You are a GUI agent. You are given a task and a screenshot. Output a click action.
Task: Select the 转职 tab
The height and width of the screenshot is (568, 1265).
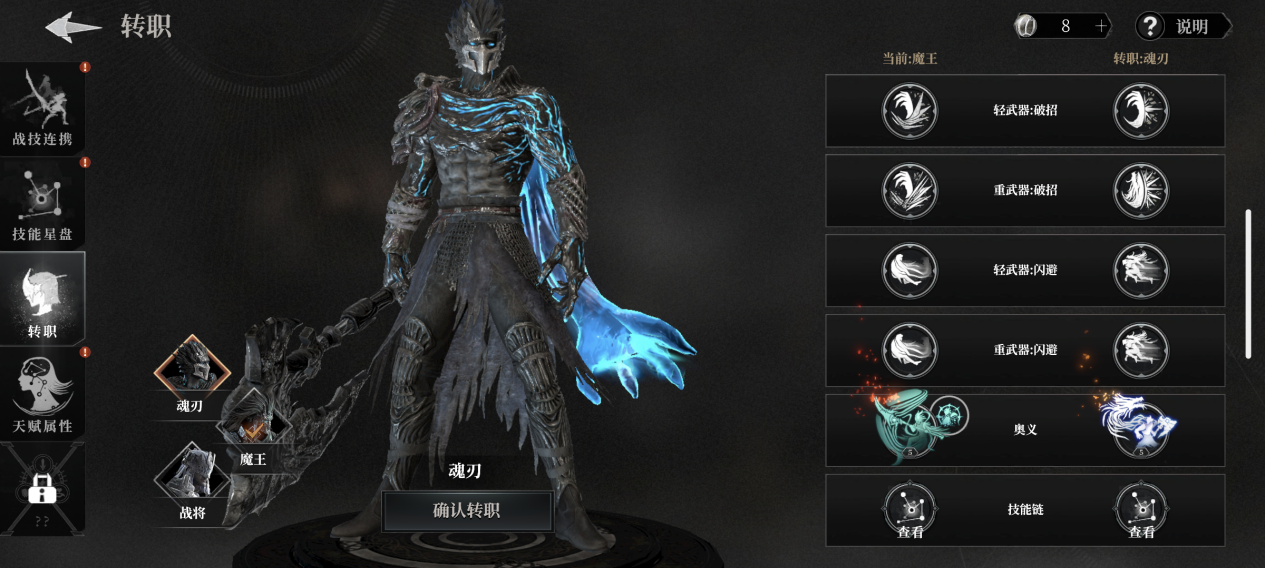42,298
